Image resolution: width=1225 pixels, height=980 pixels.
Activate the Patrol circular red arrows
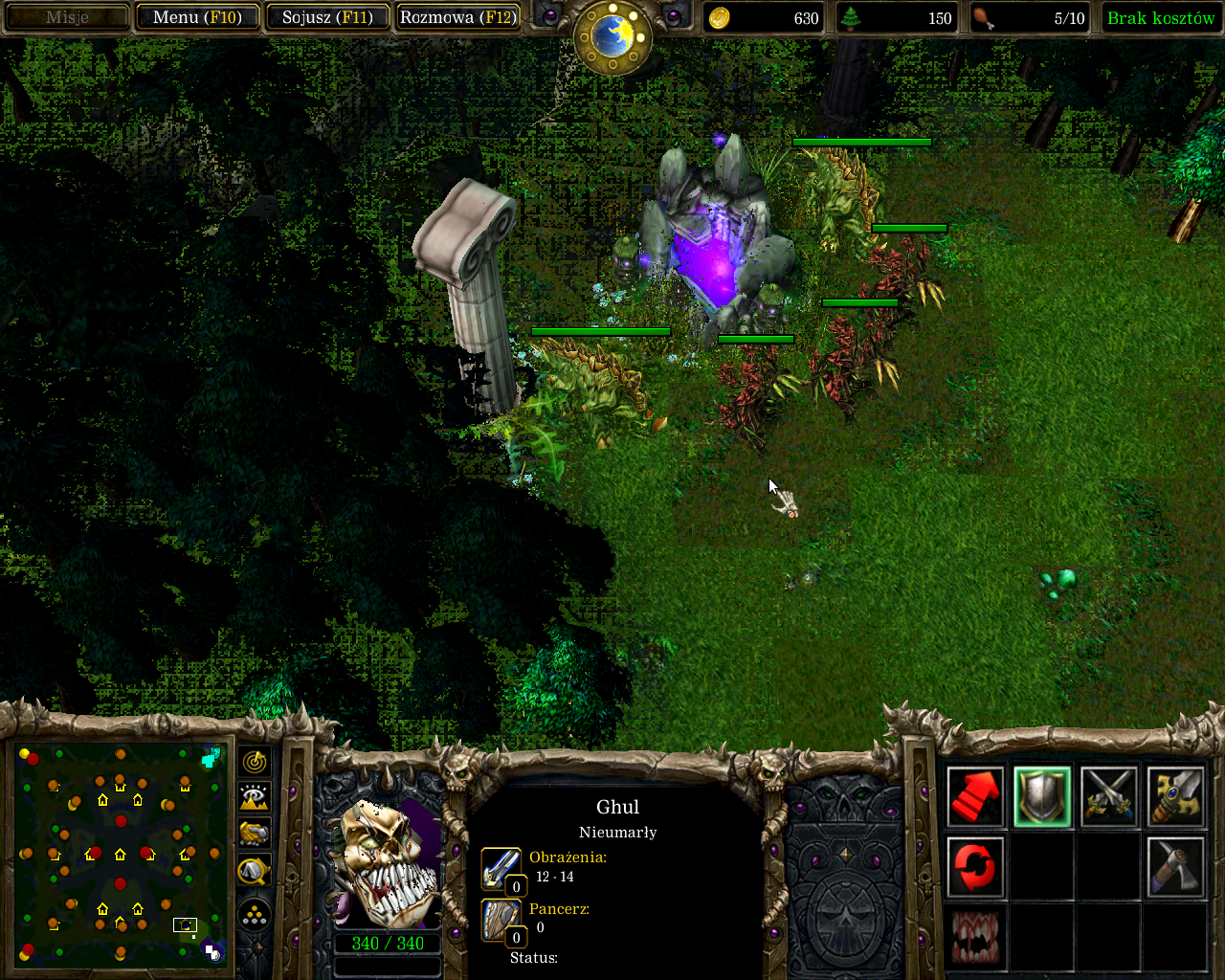click(975, 867)
